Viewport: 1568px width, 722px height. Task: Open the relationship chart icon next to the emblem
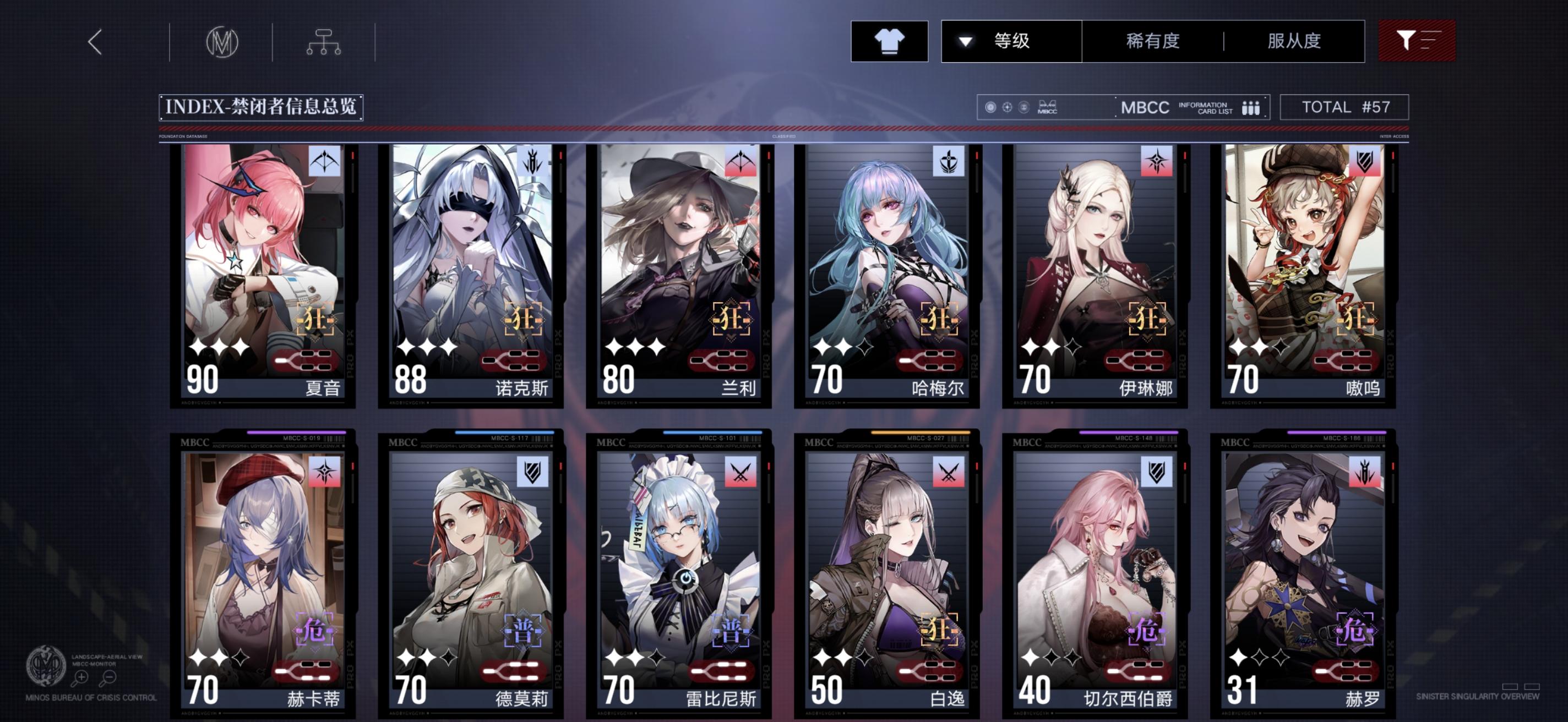coord(324,42)
